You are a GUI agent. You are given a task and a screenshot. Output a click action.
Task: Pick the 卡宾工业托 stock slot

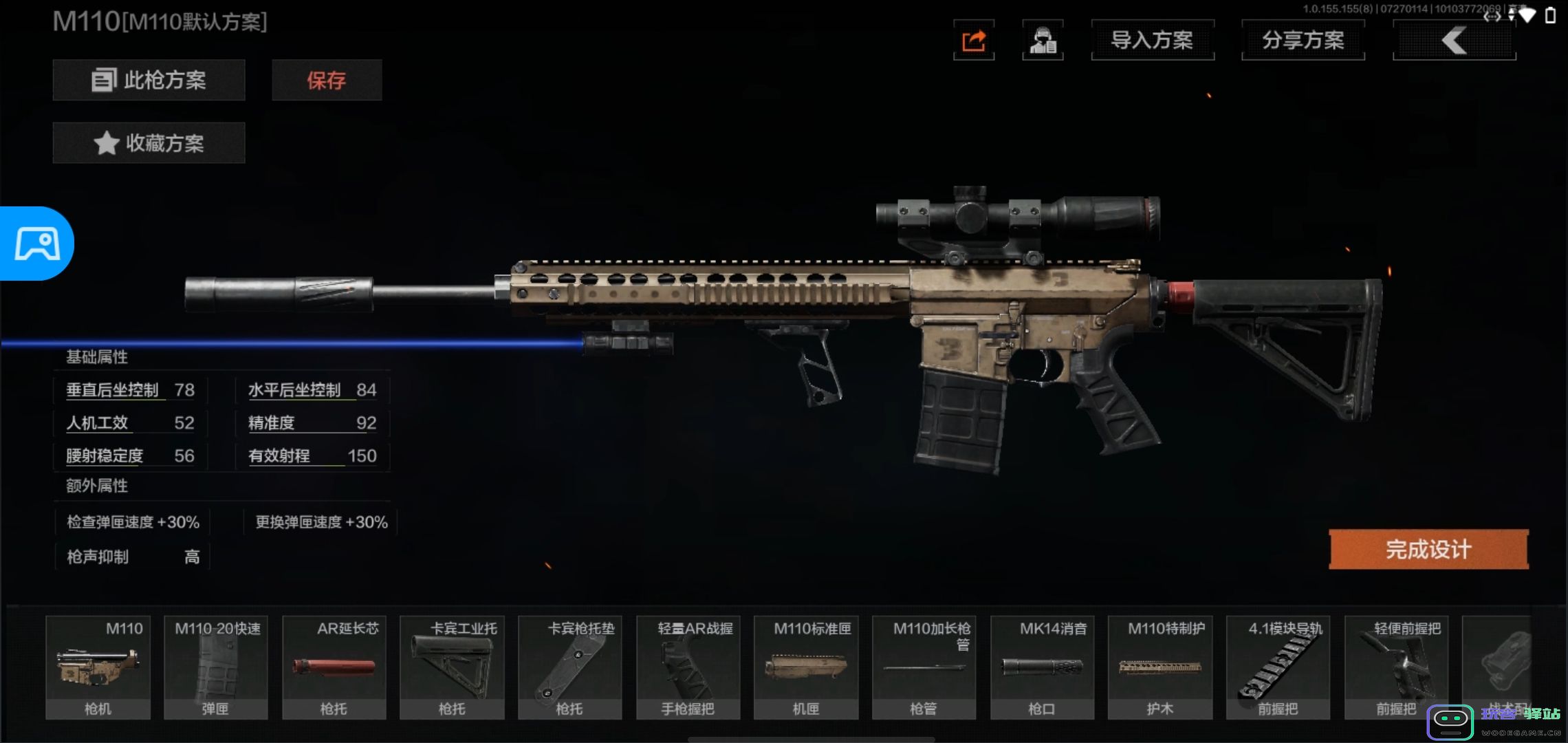click(452, 667)
